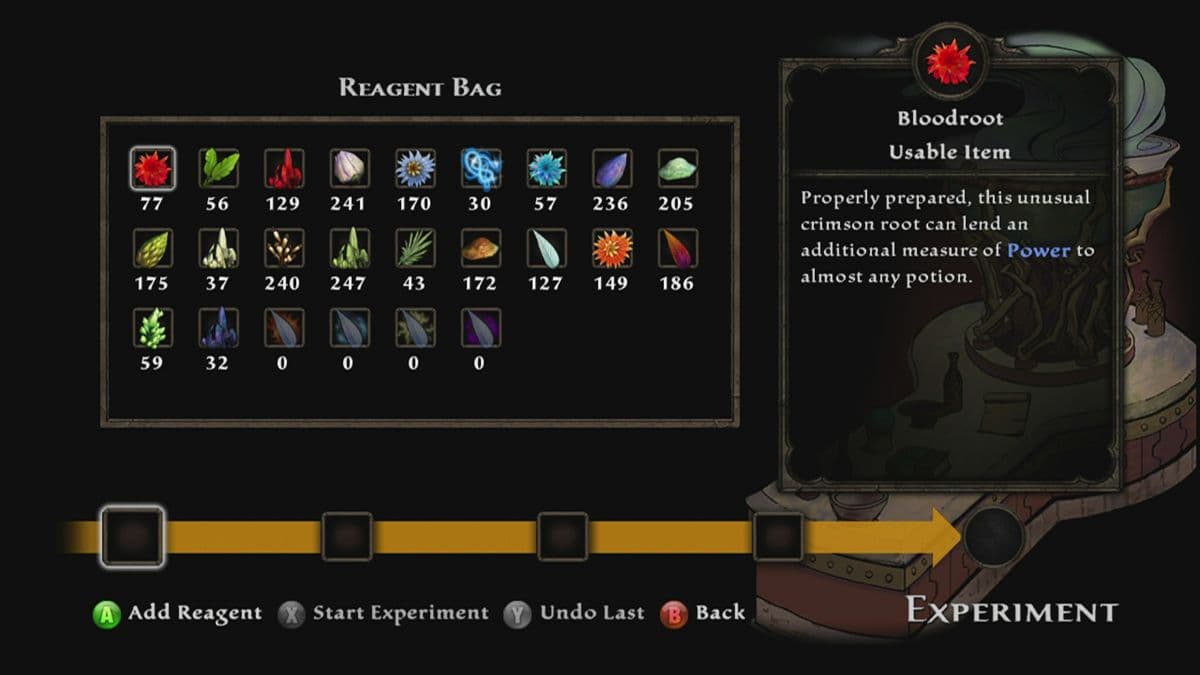Pick the fern frond reagent numbering 43
This screenshot has width=1200, height=675.
[x=414, y=248]
